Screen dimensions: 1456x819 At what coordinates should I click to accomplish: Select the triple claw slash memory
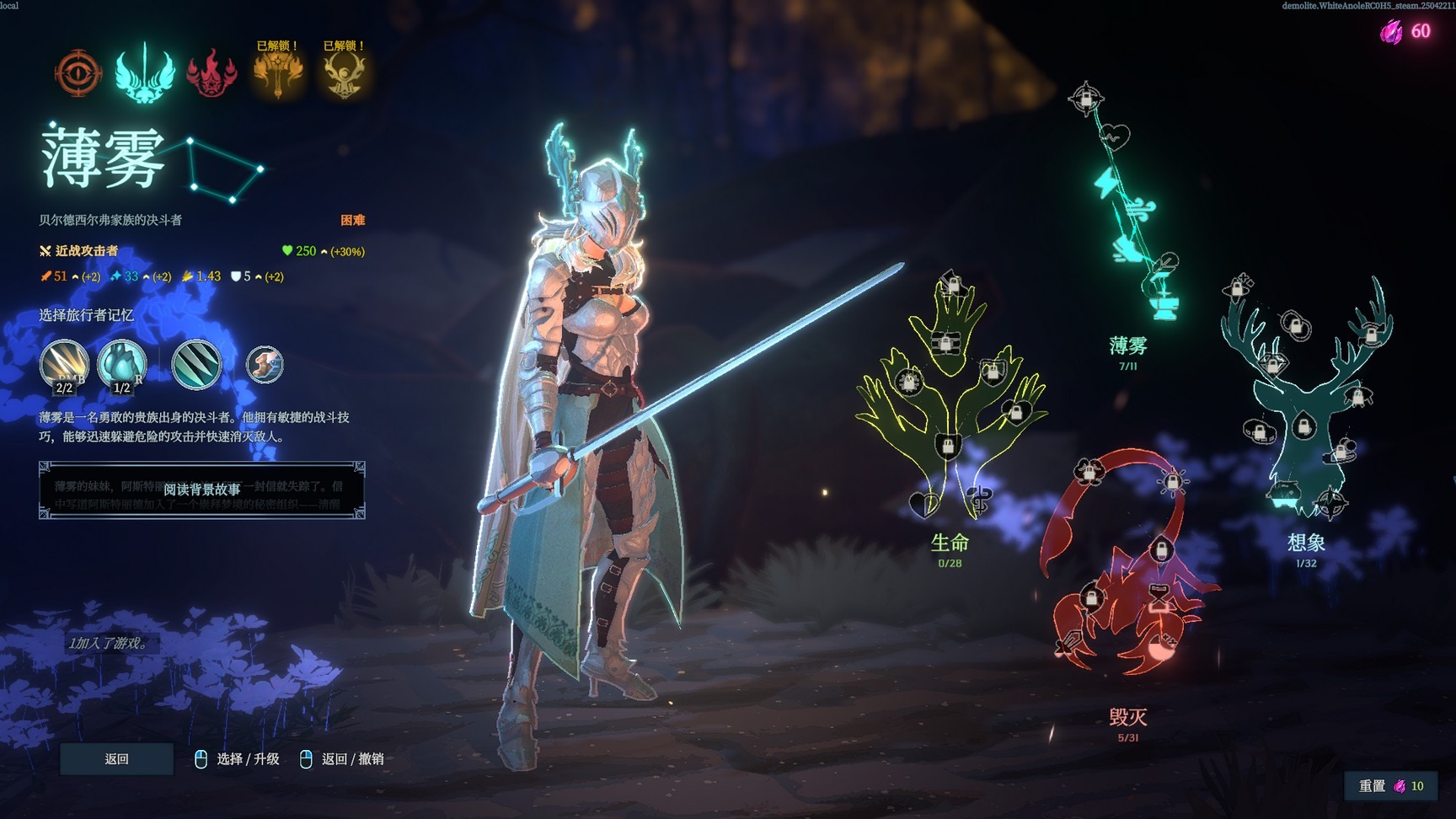pos(196,365)
